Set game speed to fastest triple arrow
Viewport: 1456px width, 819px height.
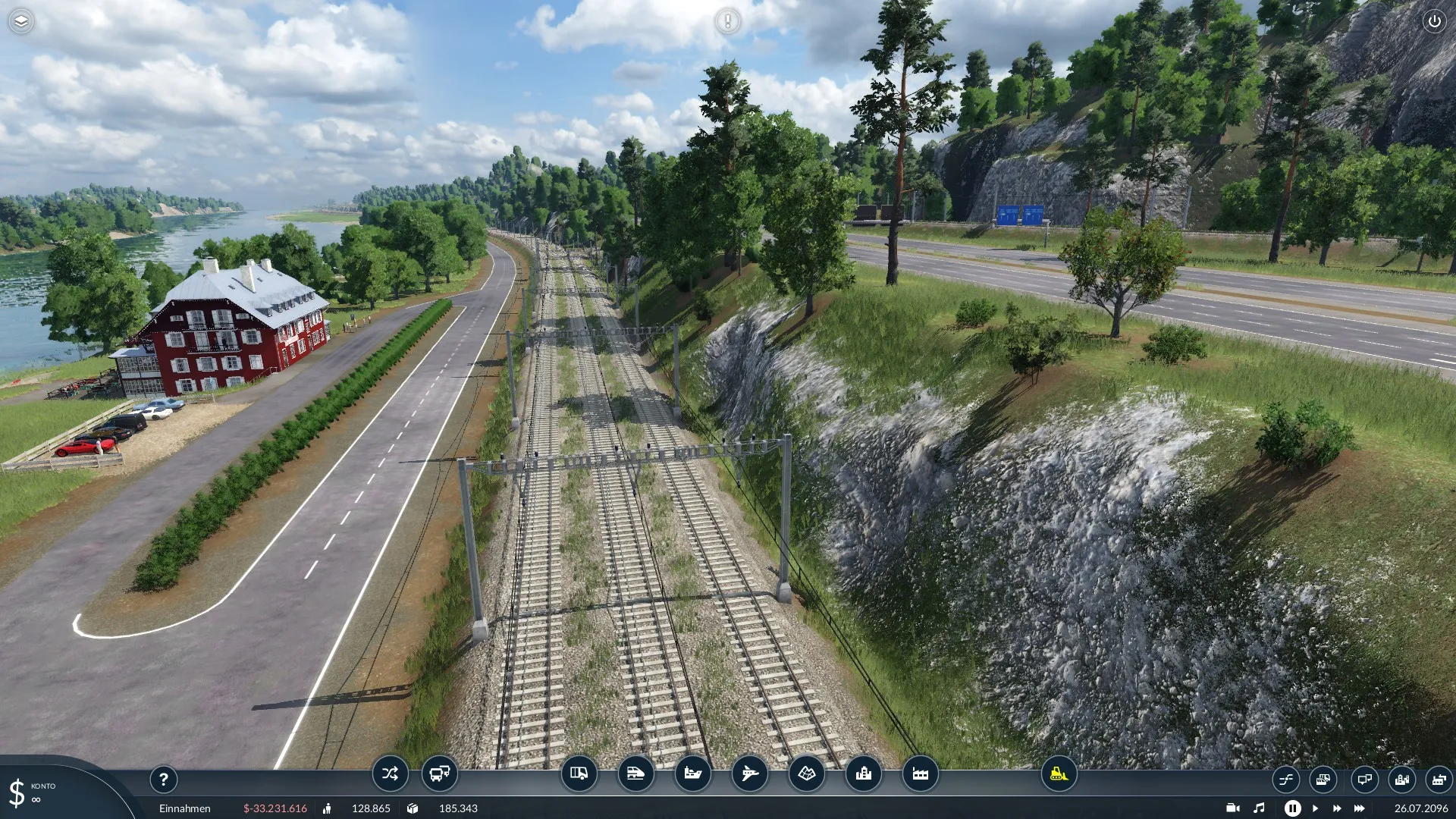click(x=1359, y=808)
